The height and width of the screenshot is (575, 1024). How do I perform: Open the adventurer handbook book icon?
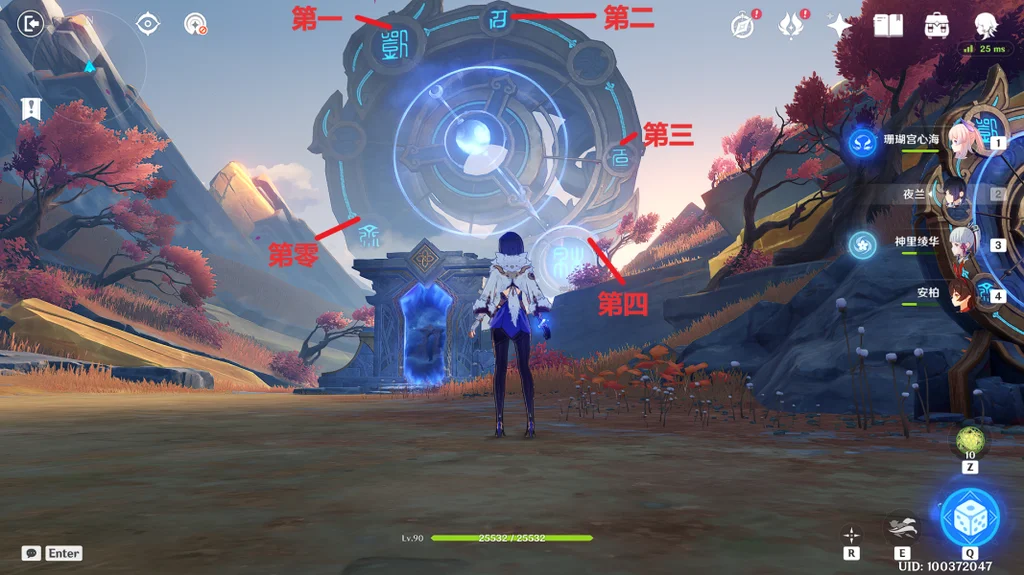888,26
